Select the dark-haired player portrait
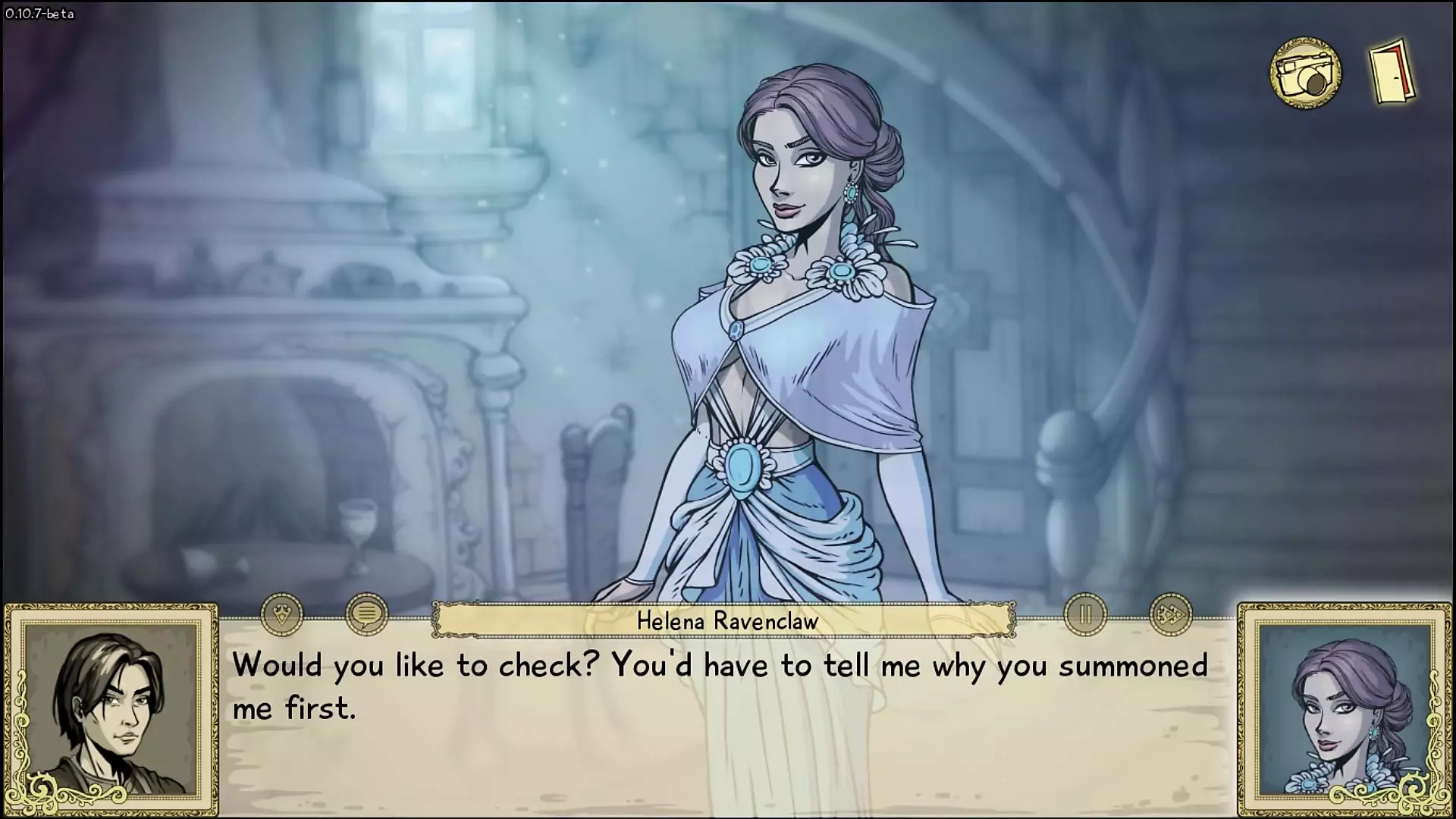Viewport: 1456px width, 819px height. (111, 711)
